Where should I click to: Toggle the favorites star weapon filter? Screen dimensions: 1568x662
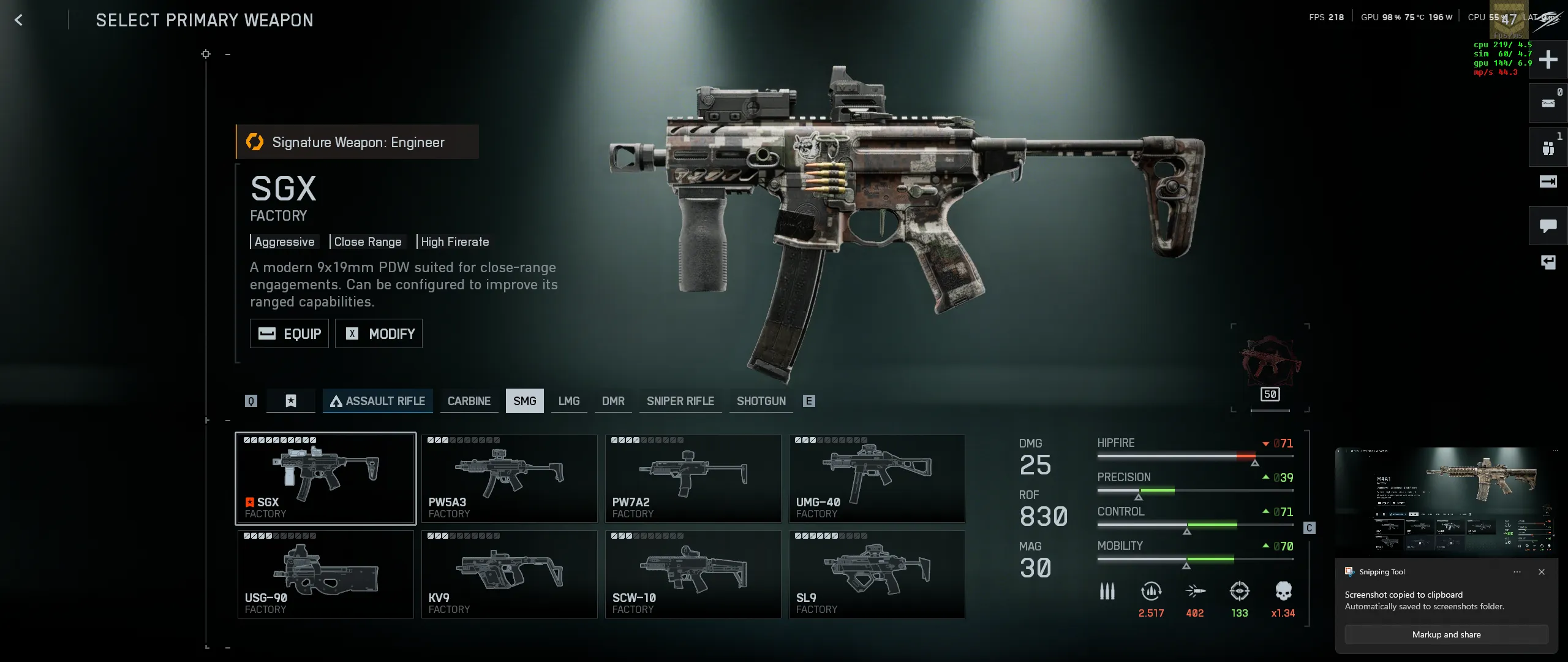(x=290, y=401)
